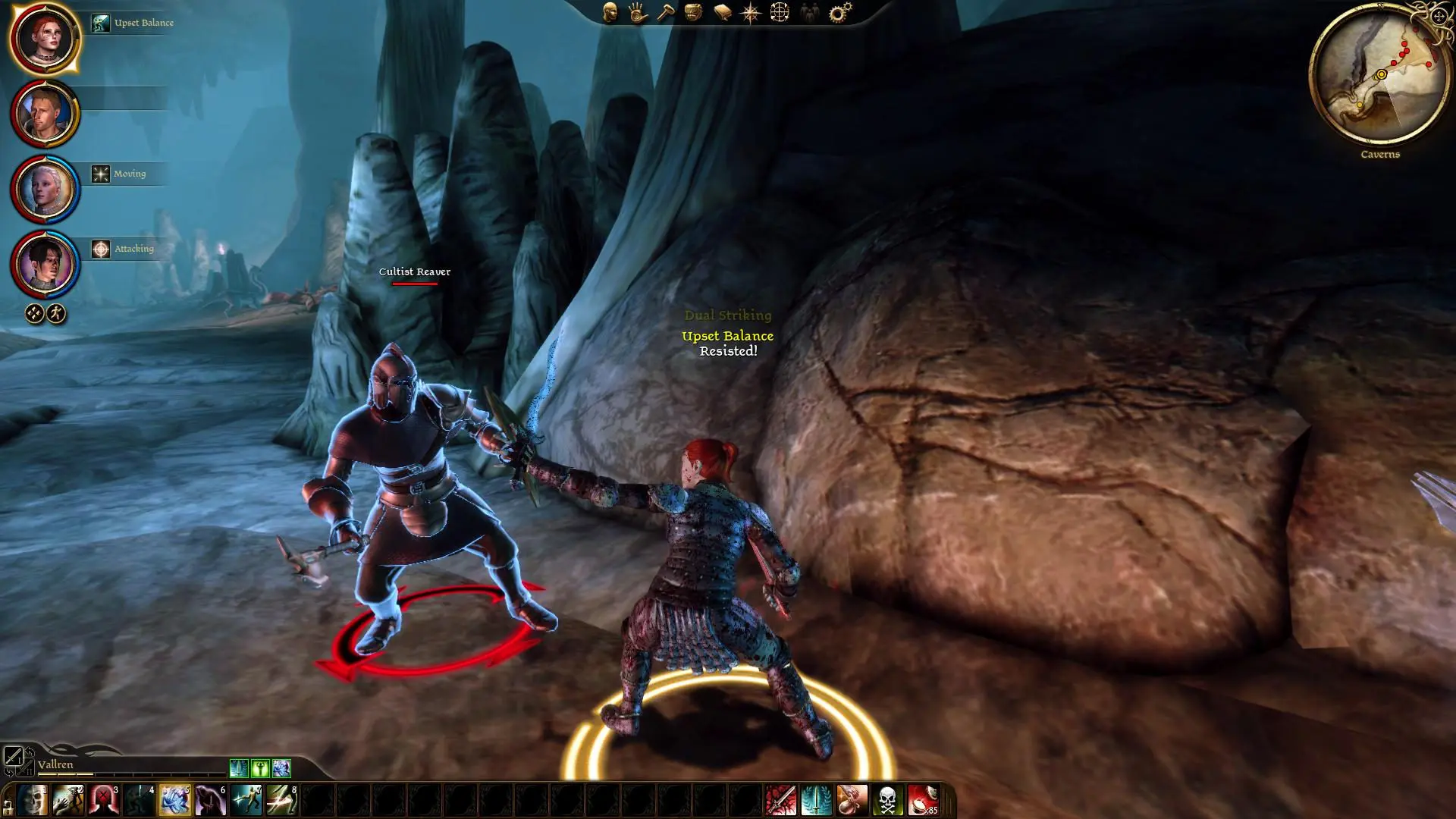The height and width of the screenshot is (819, 1456).
Task: Open the skills hammer icon
Action: tap(665, 12)
